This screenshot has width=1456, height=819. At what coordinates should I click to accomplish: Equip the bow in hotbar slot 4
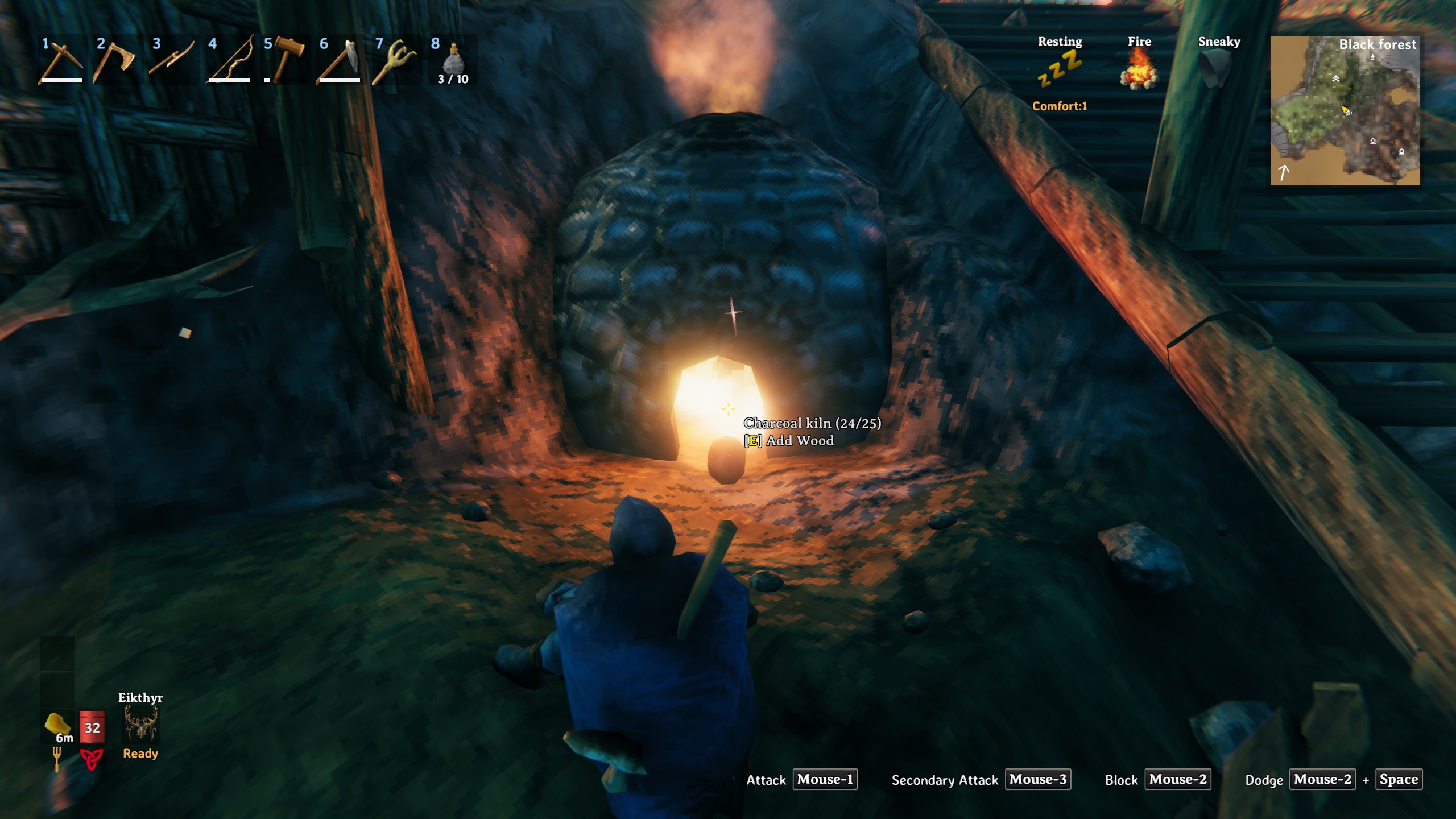(x=229, y=60)
